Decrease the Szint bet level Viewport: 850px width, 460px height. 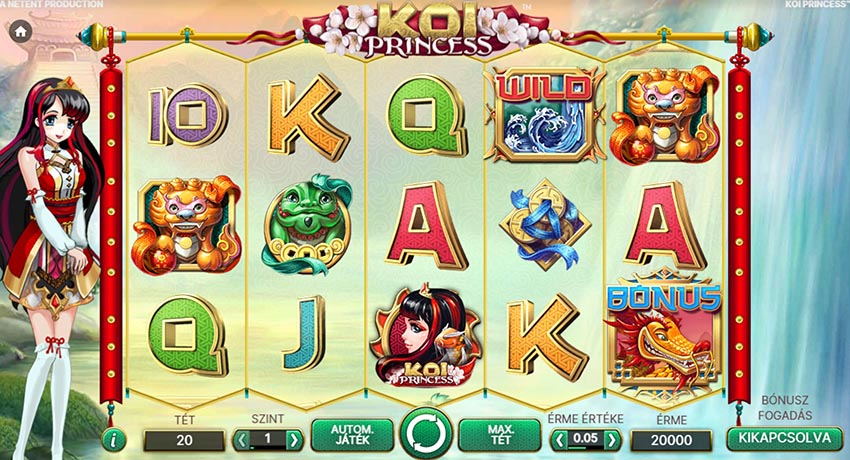241,440
